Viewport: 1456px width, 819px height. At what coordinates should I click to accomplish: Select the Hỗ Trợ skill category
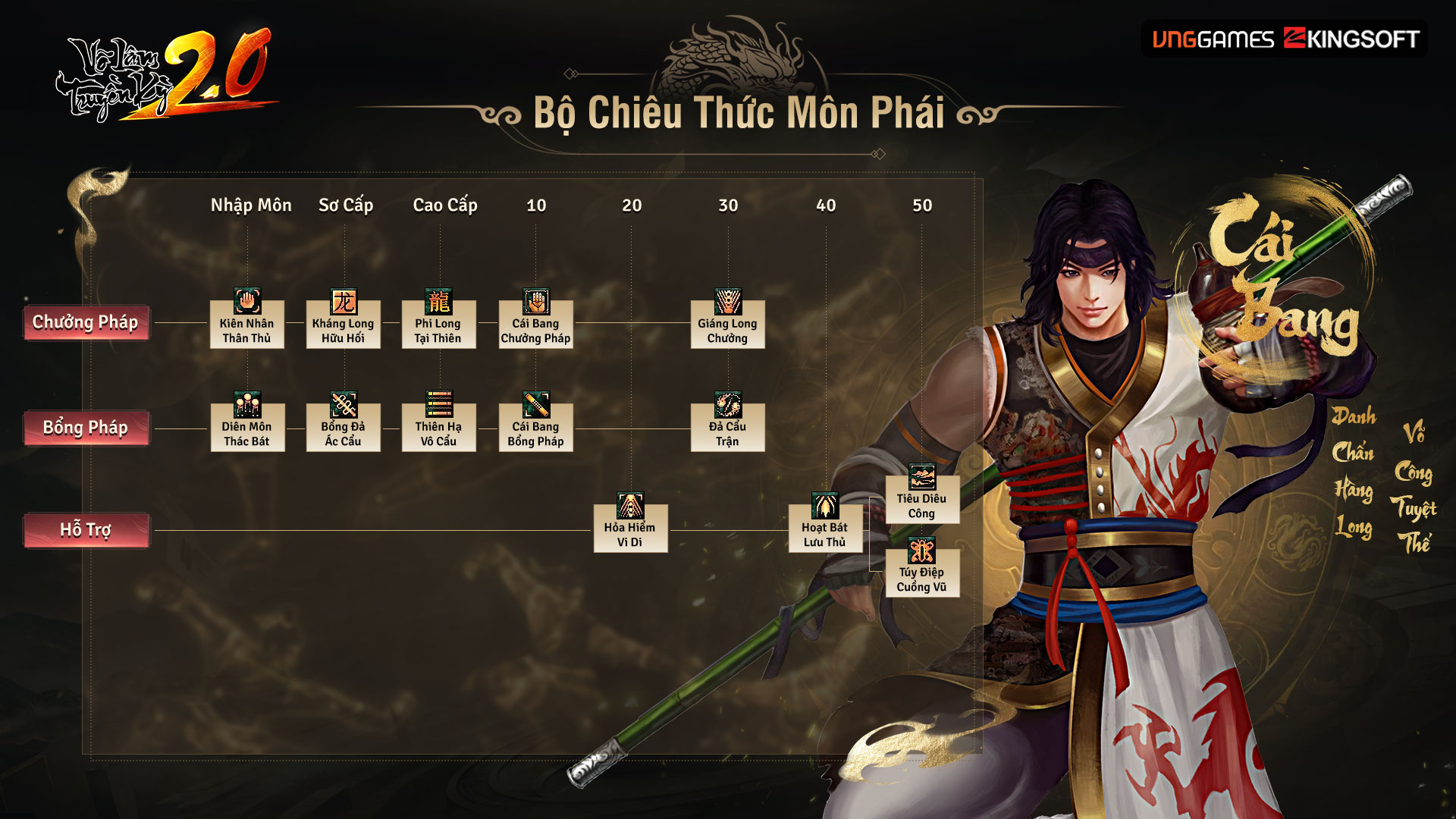tap(86, 529)
